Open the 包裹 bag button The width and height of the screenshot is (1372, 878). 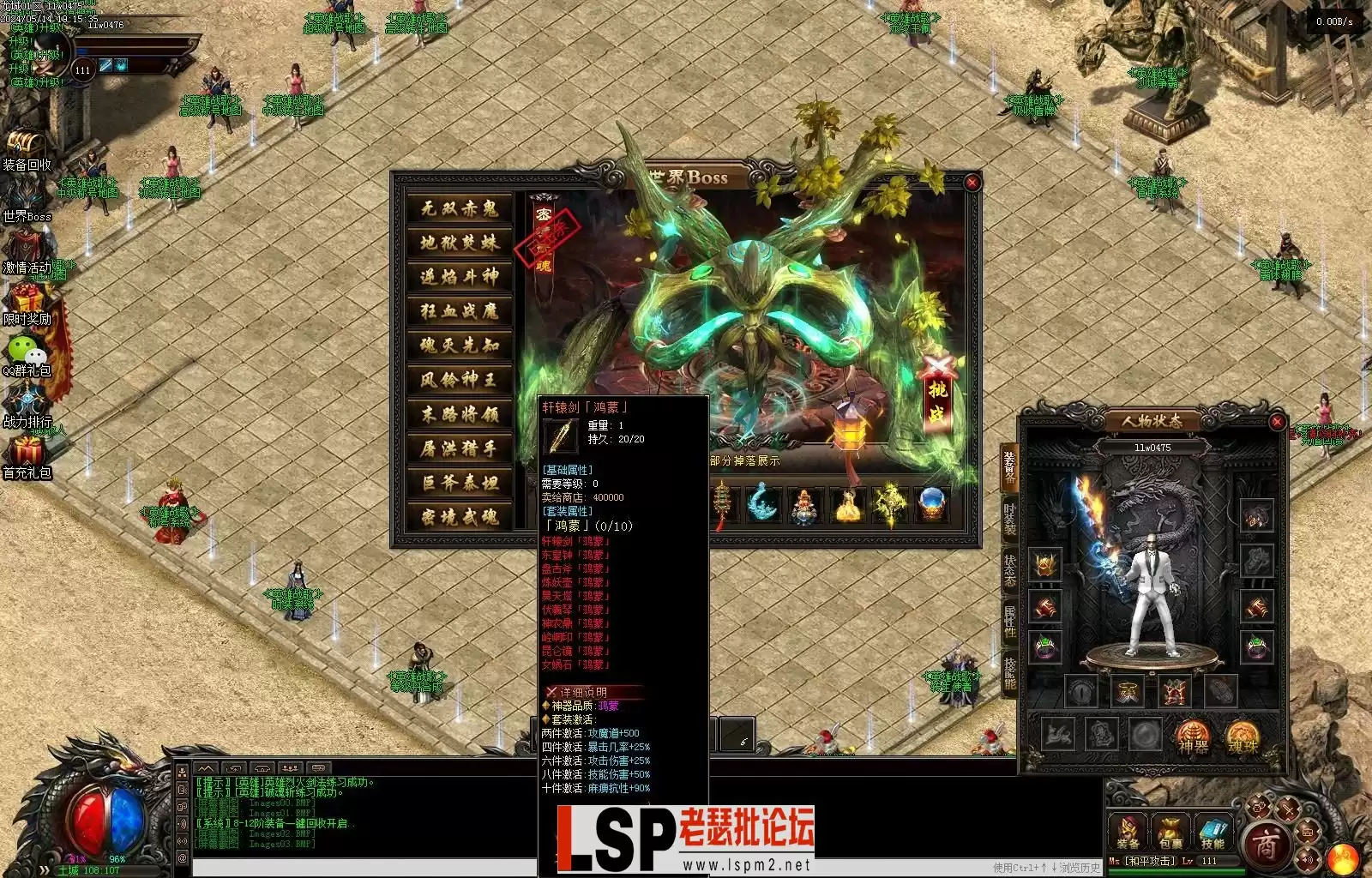1170,832
